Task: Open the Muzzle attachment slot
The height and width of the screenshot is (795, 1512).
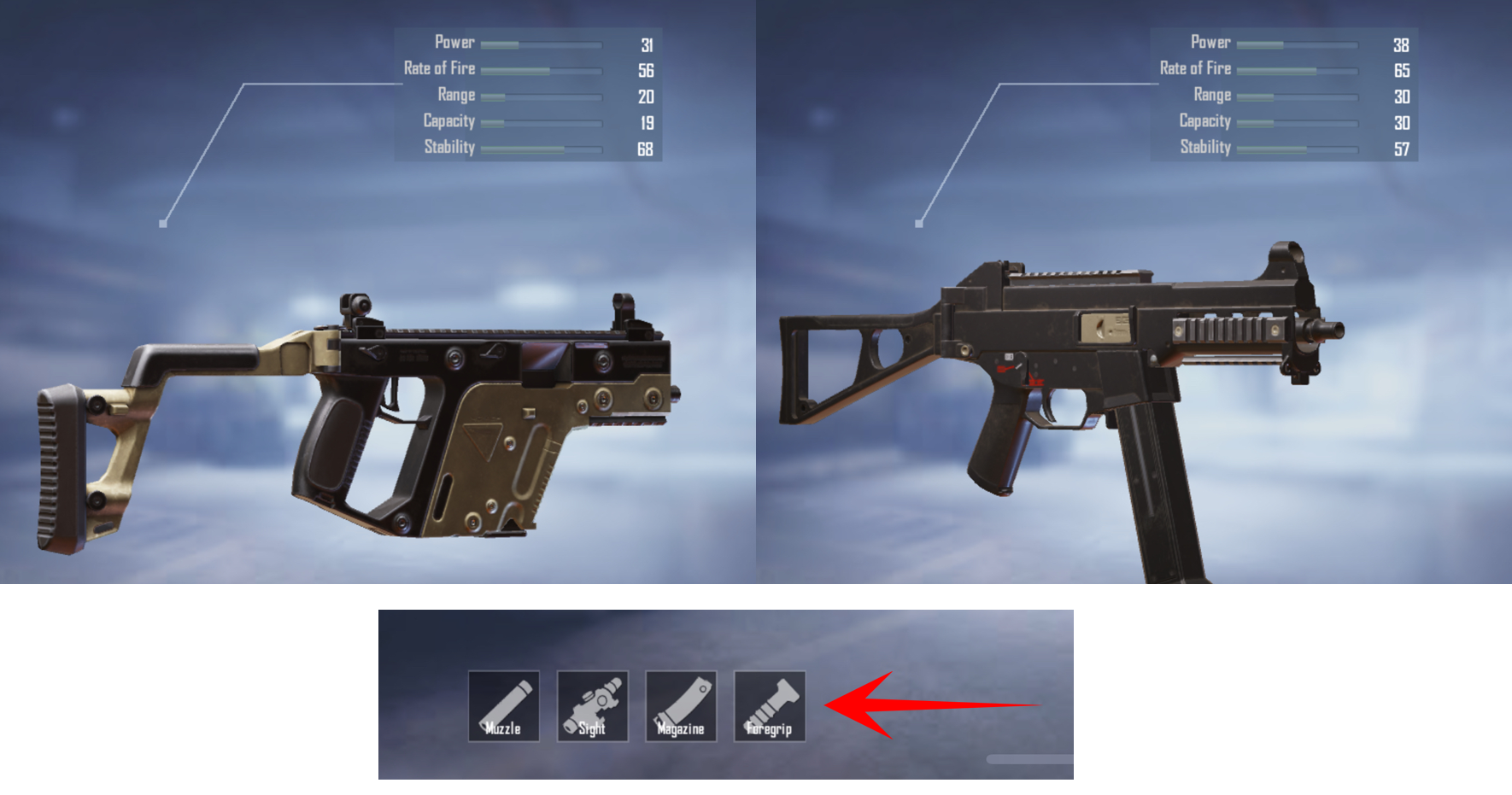Action: (505, 704)
